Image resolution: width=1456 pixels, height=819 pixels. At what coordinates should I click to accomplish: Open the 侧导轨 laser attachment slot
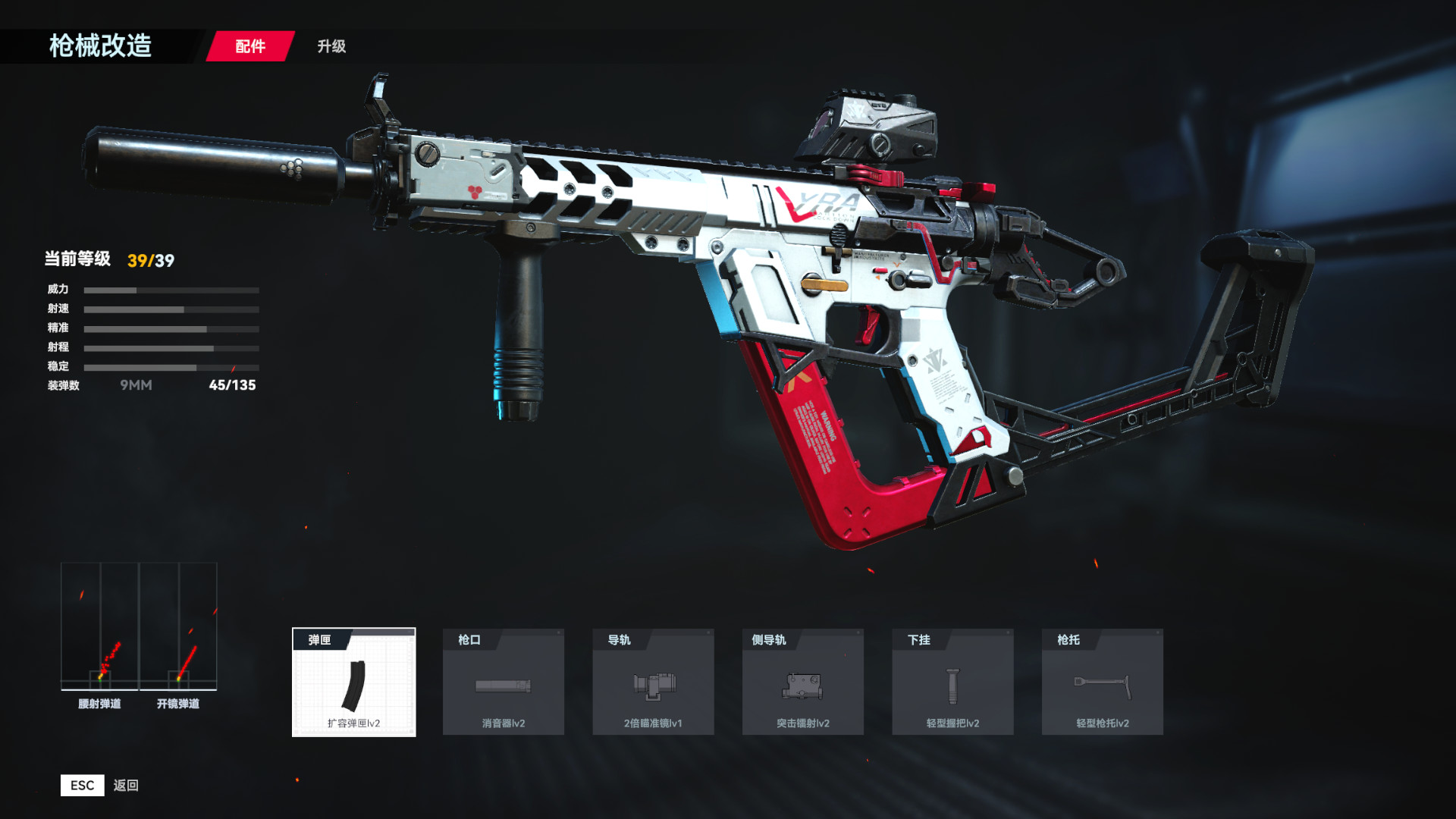[802, 682]
